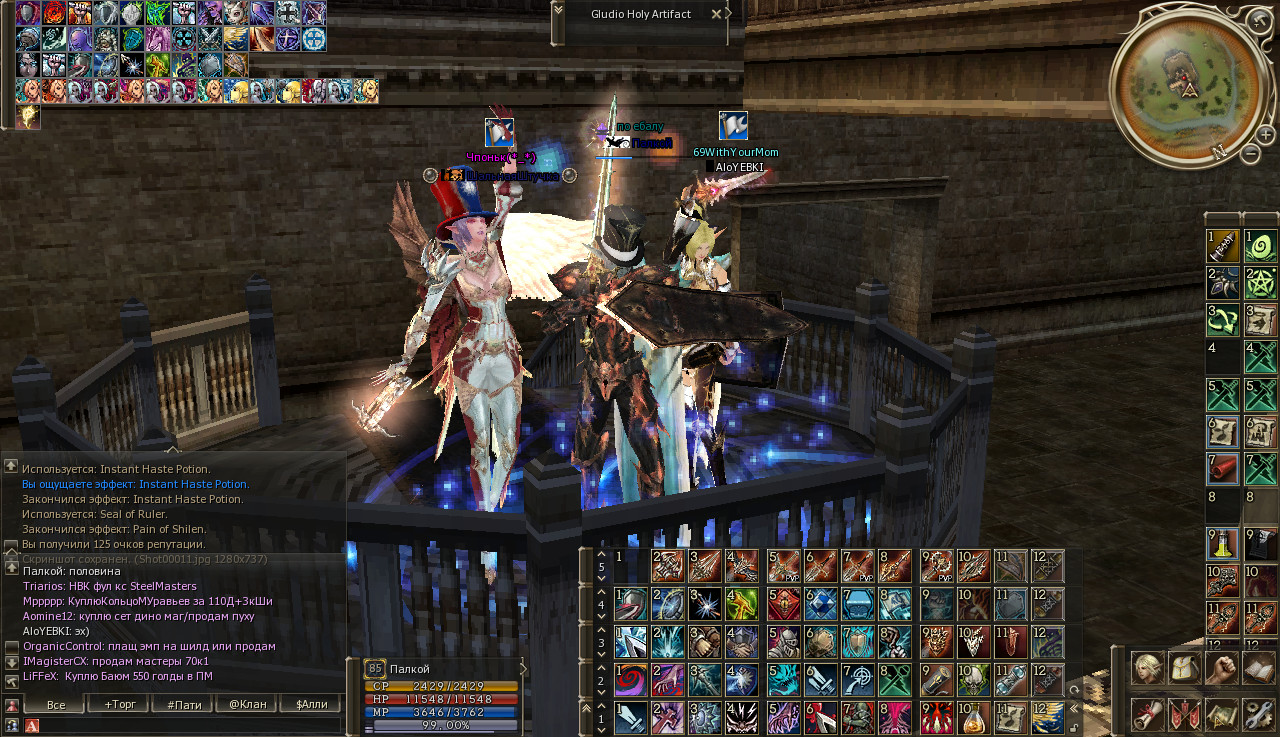Switch to the $Алли alliance chat tab
1280x737 pixels.
pyautogui.click(x=311, y=705)
